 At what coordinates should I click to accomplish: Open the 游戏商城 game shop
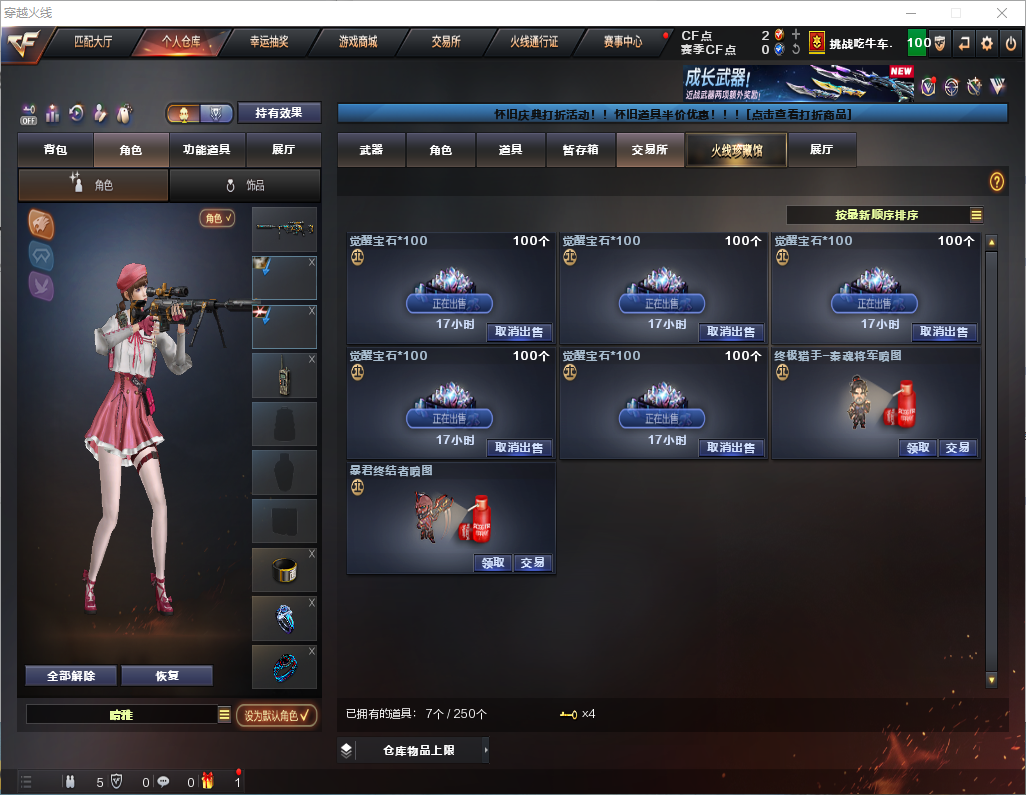coord(357,43)
